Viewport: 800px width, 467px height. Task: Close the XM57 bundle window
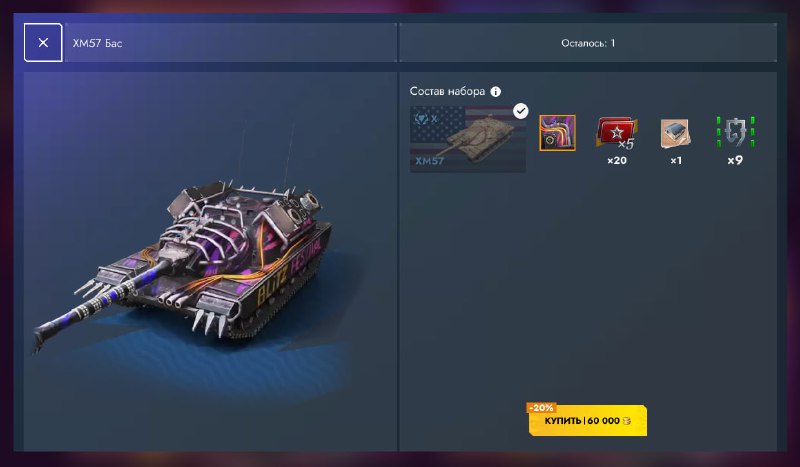pyautogui.click(x=43, y=44)
